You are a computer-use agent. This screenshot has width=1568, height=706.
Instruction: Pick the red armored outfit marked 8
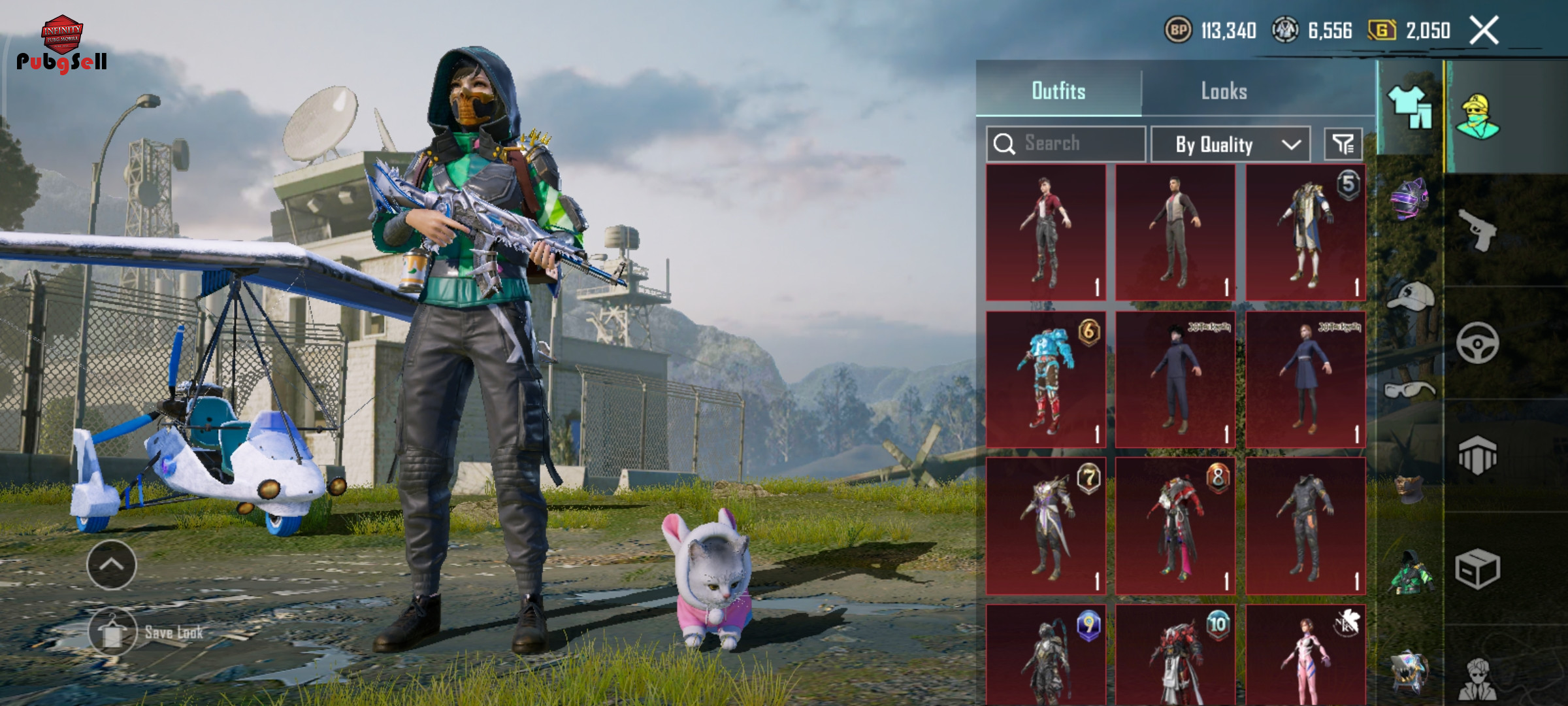tap(1175, 526)
